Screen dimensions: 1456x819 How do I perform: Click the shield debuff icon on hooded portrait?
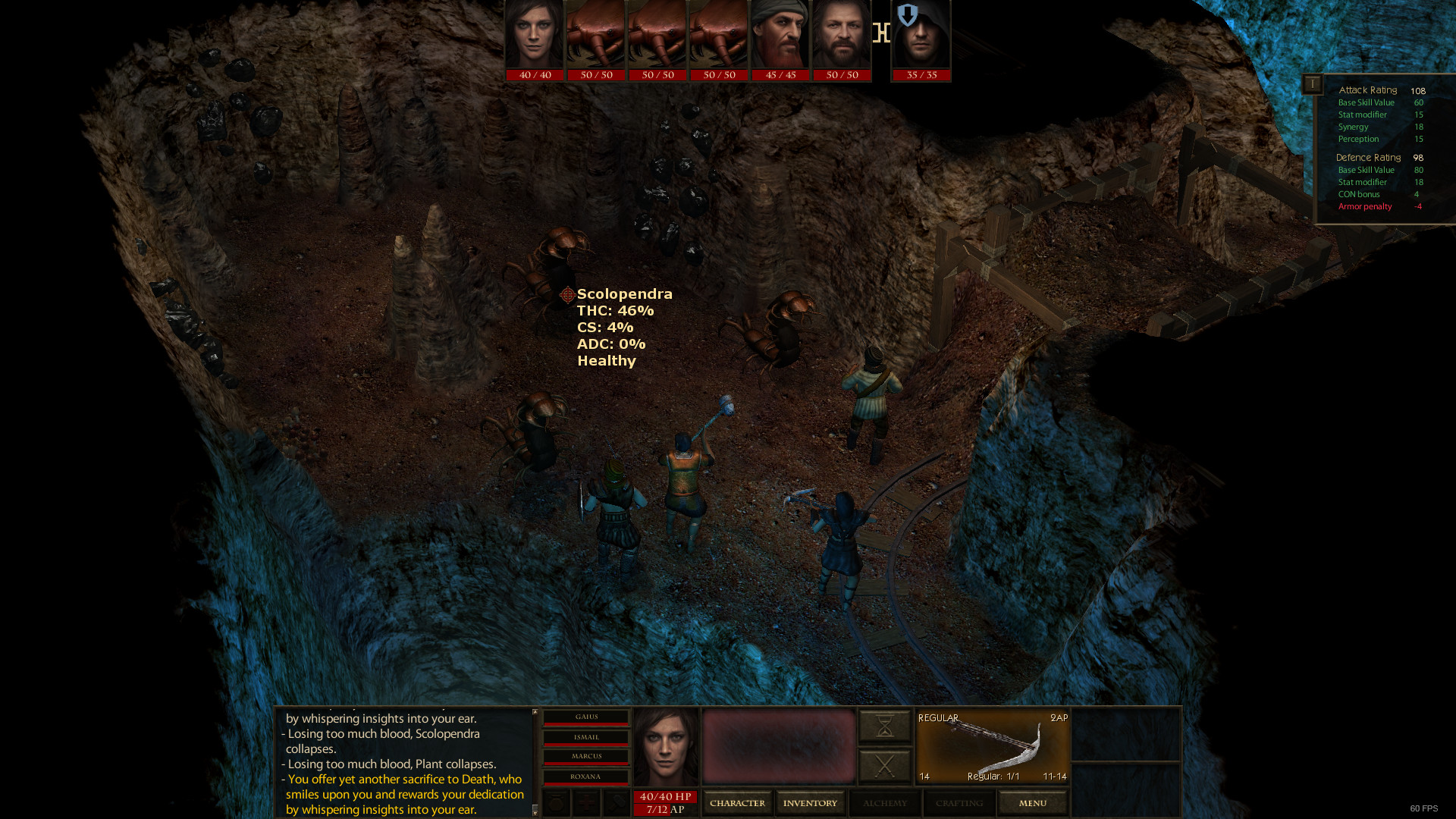click(x=908, y=15)
